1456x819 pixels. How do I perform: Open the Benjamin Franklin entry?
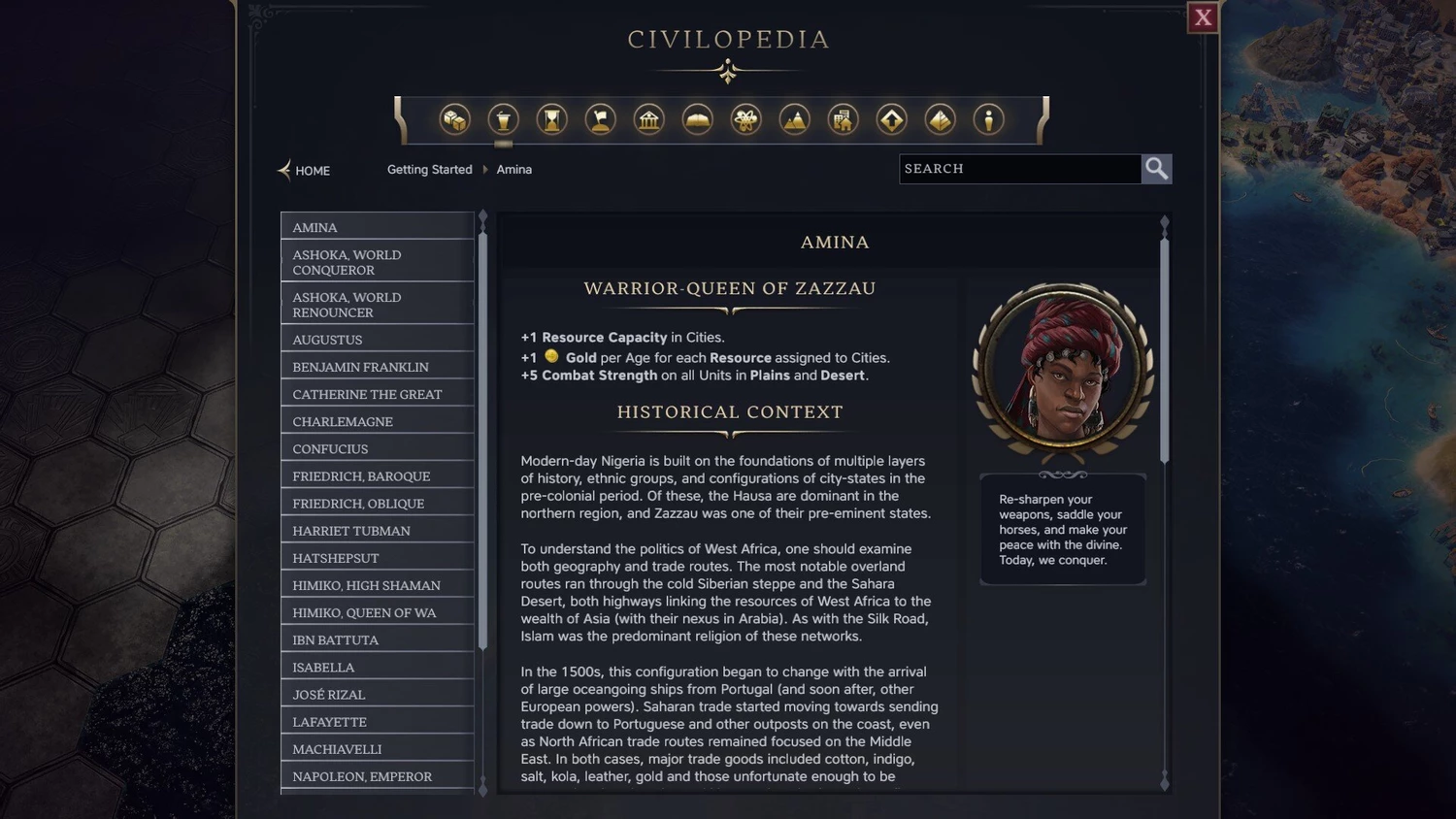pyautogui.click(x=377, y=367)
